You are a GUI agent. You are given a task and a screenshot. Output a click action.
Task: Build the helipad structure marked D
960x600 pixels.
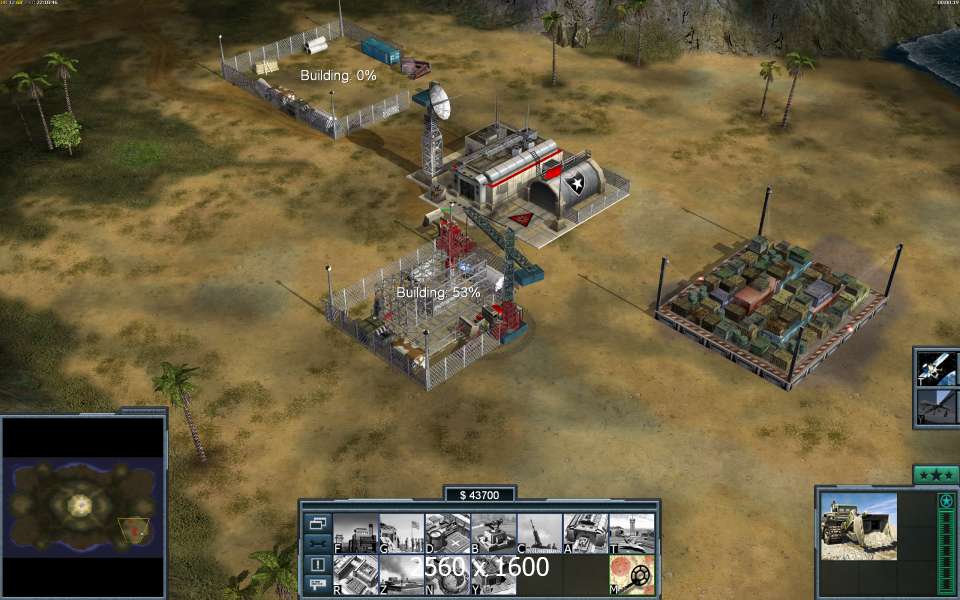[x=447, y=533]
